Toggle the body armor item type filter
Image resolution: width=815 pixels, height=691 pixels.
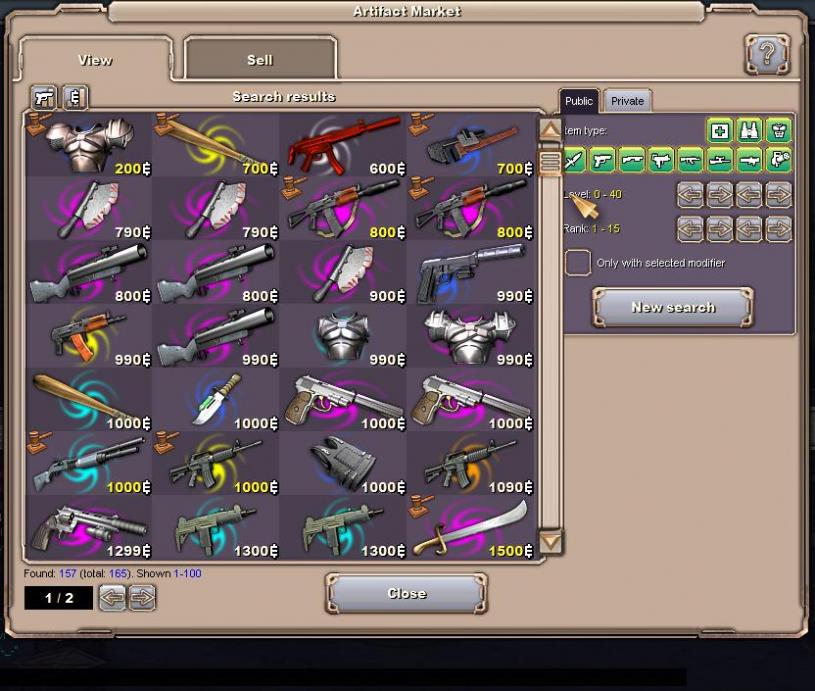coord(778,131)
